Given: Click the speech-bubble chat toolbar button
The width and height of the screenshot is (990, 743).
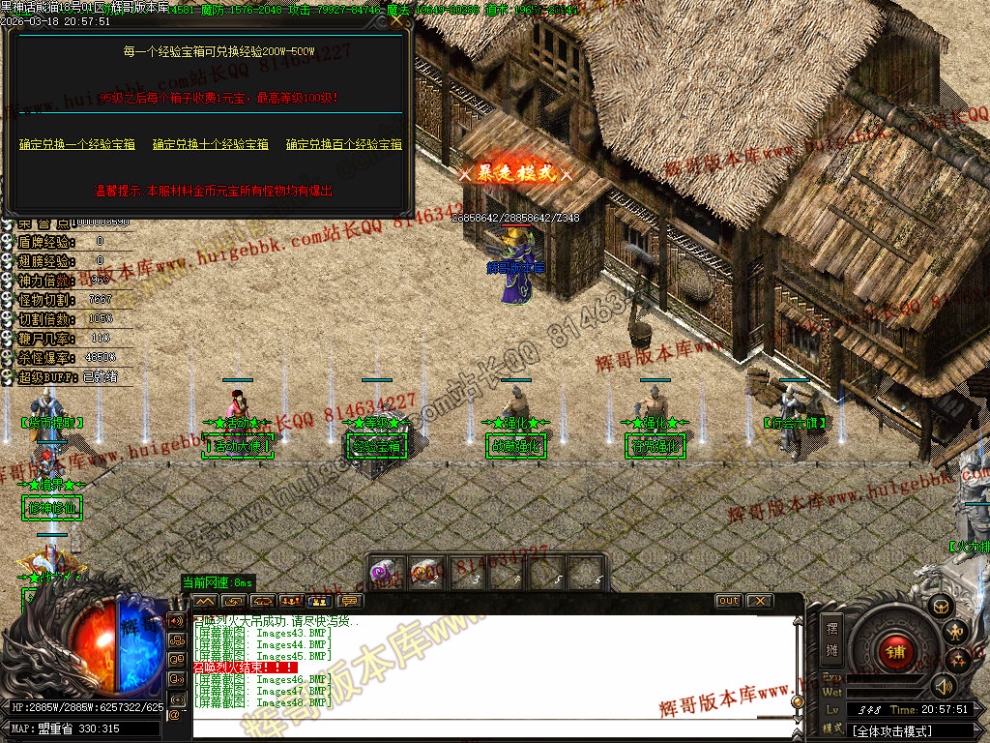Looking at the screenshot, I should pyautogui.click(x=349, y=601).
